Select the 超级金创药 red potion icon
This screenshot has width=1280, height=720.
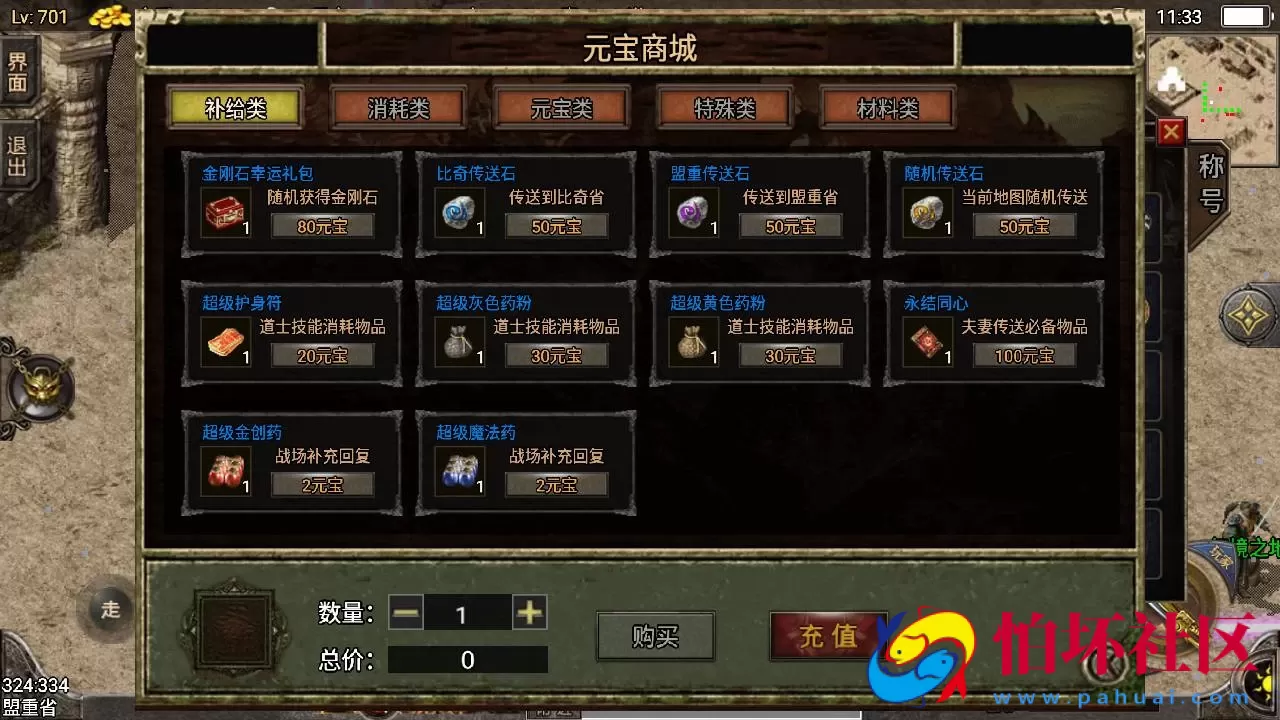pyautogui.click(x=224, y=470)
